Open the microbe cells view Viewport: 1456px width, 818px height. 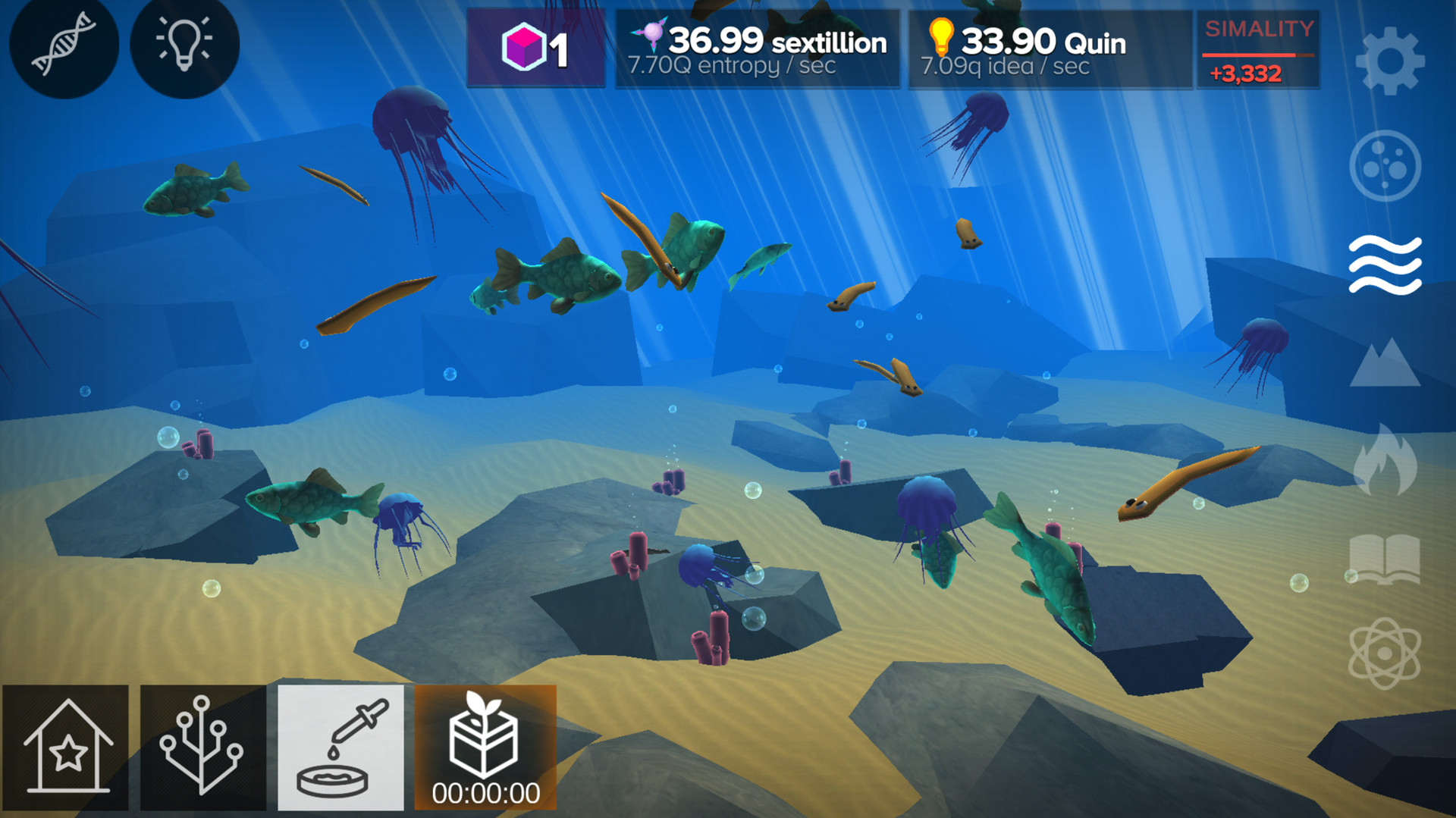click(x=1385, y=167)
